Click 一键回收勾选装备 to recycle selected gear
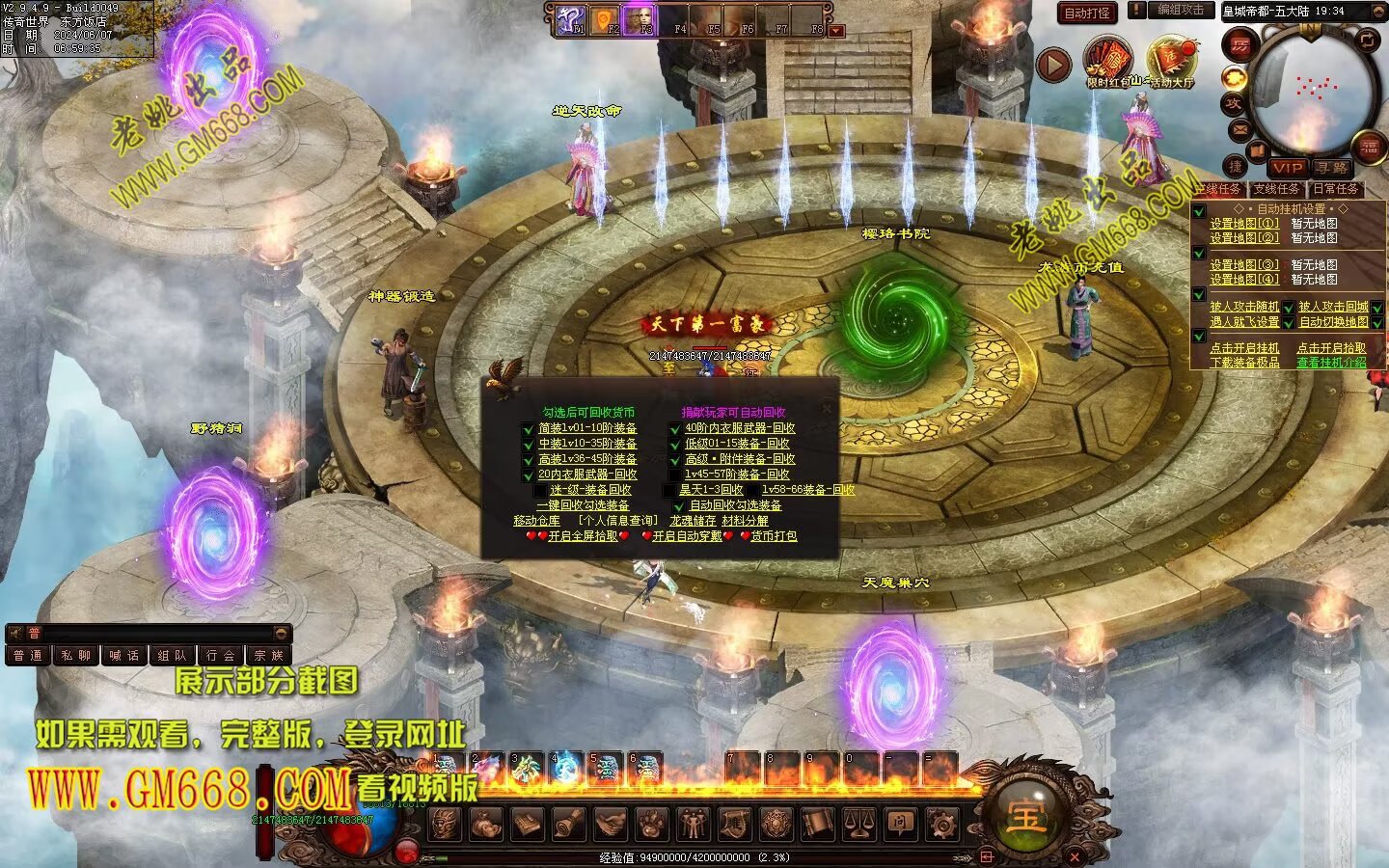1389x868 pixels. (583, 505)
